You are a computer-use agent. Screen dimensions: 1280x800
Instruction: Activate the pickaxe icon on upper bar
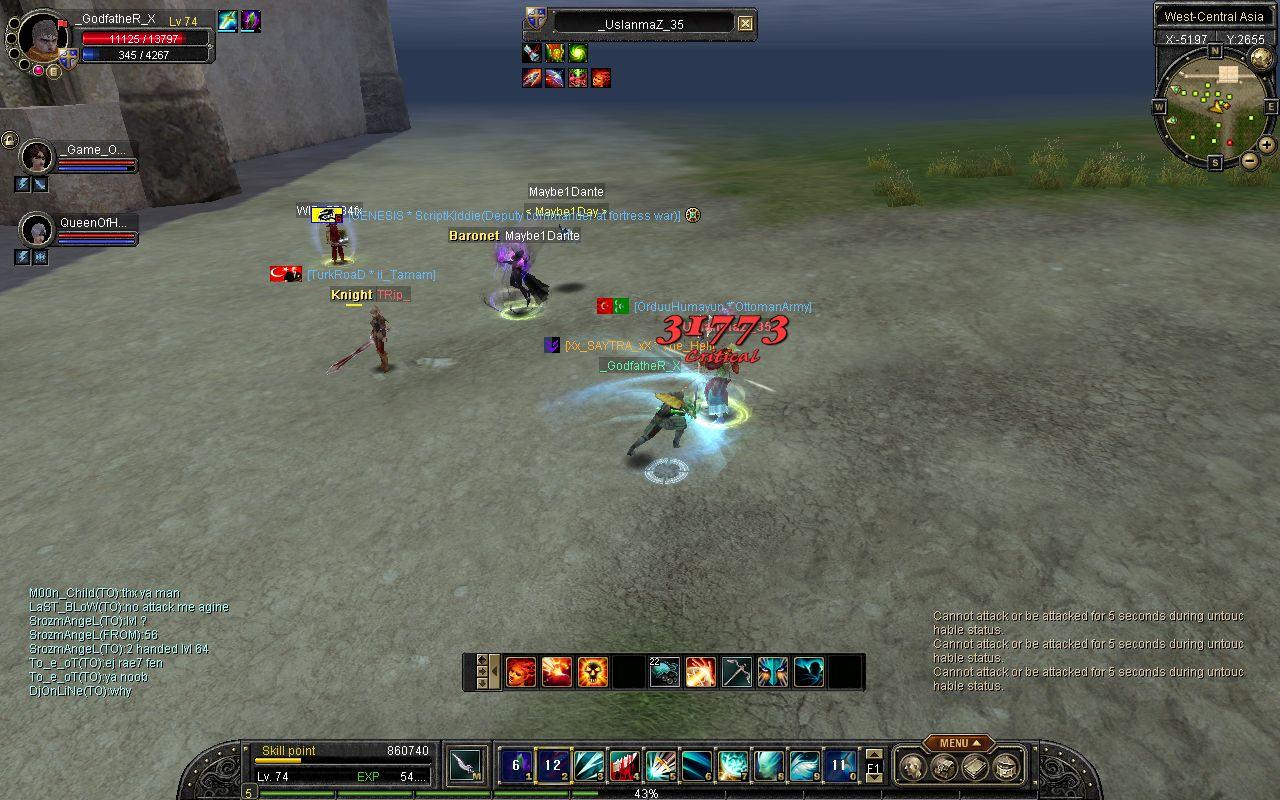(x=737, y=672)
